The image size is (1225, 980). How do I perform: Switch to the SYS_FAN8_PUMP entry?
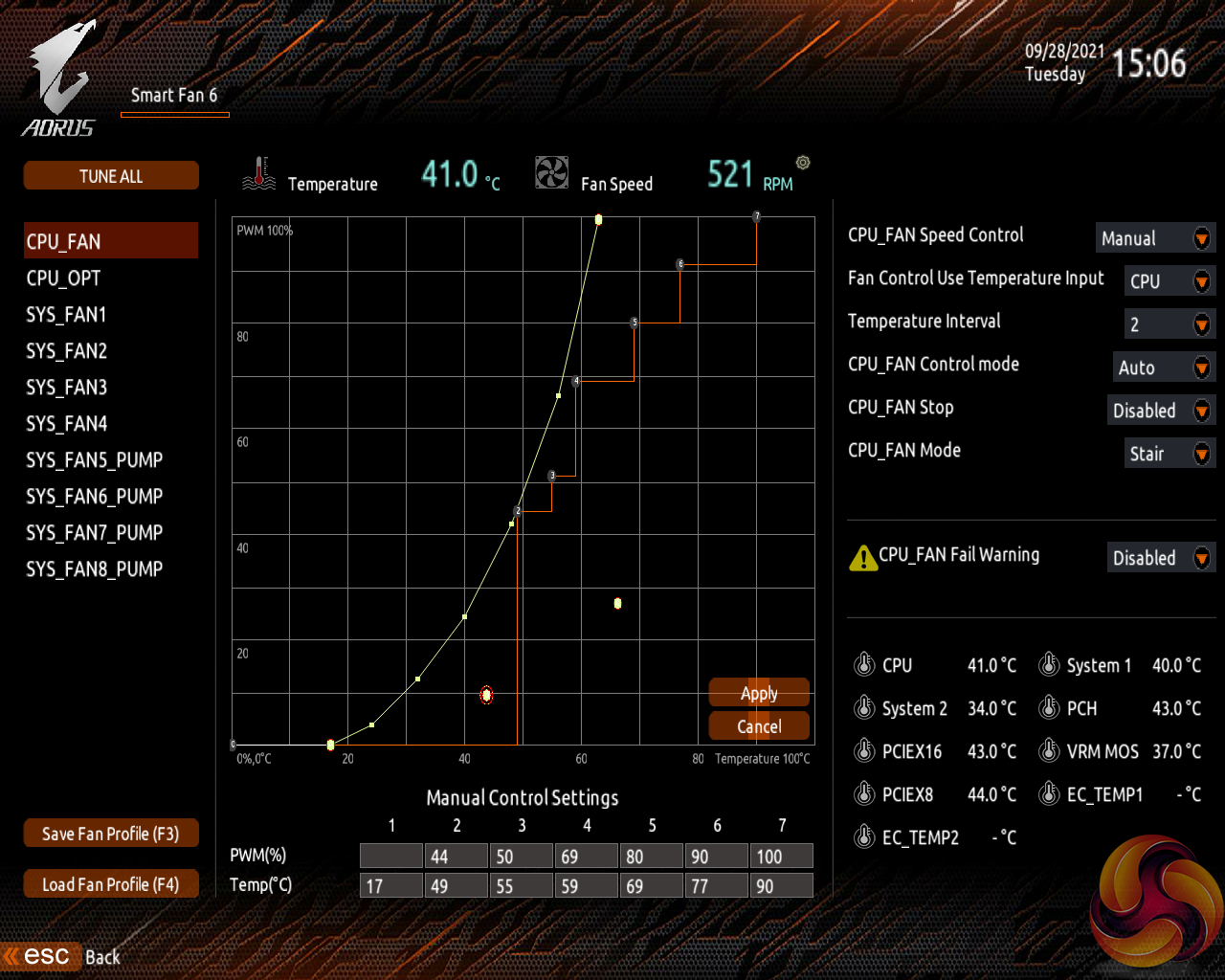(94, 569)
